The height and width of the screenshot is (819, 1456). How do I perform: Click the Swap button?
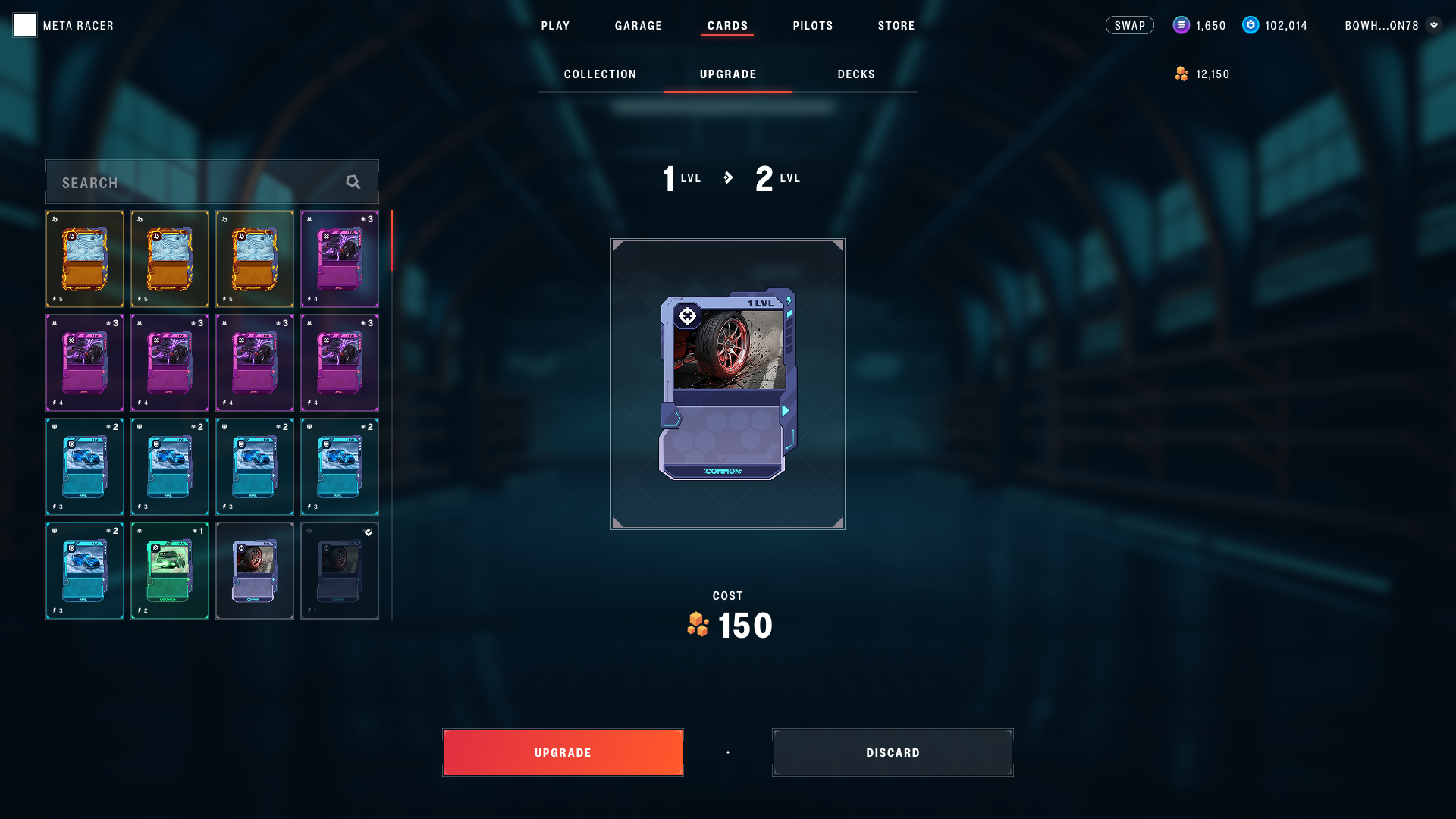tap(1129, 26)
